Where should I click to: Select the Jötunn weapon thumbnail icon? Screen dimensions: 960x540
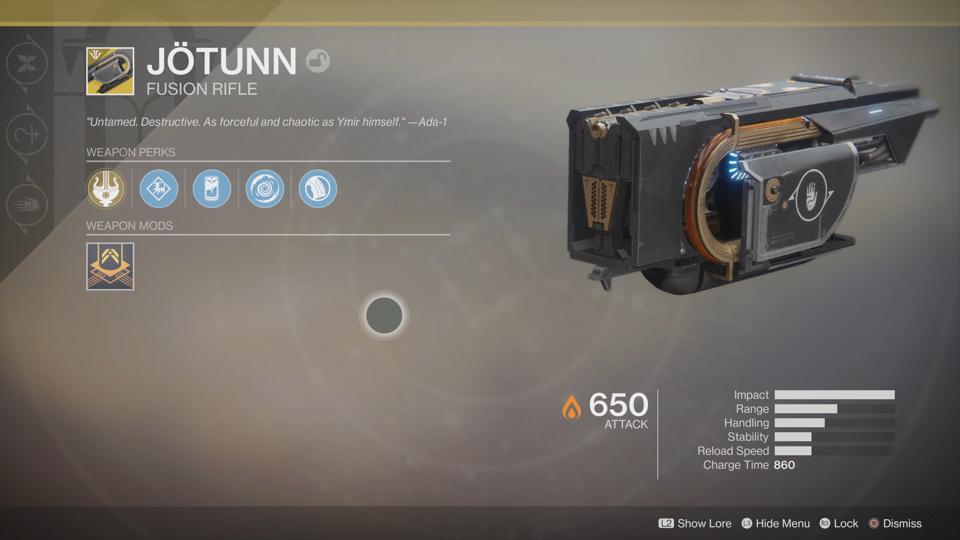coord(110,71)
